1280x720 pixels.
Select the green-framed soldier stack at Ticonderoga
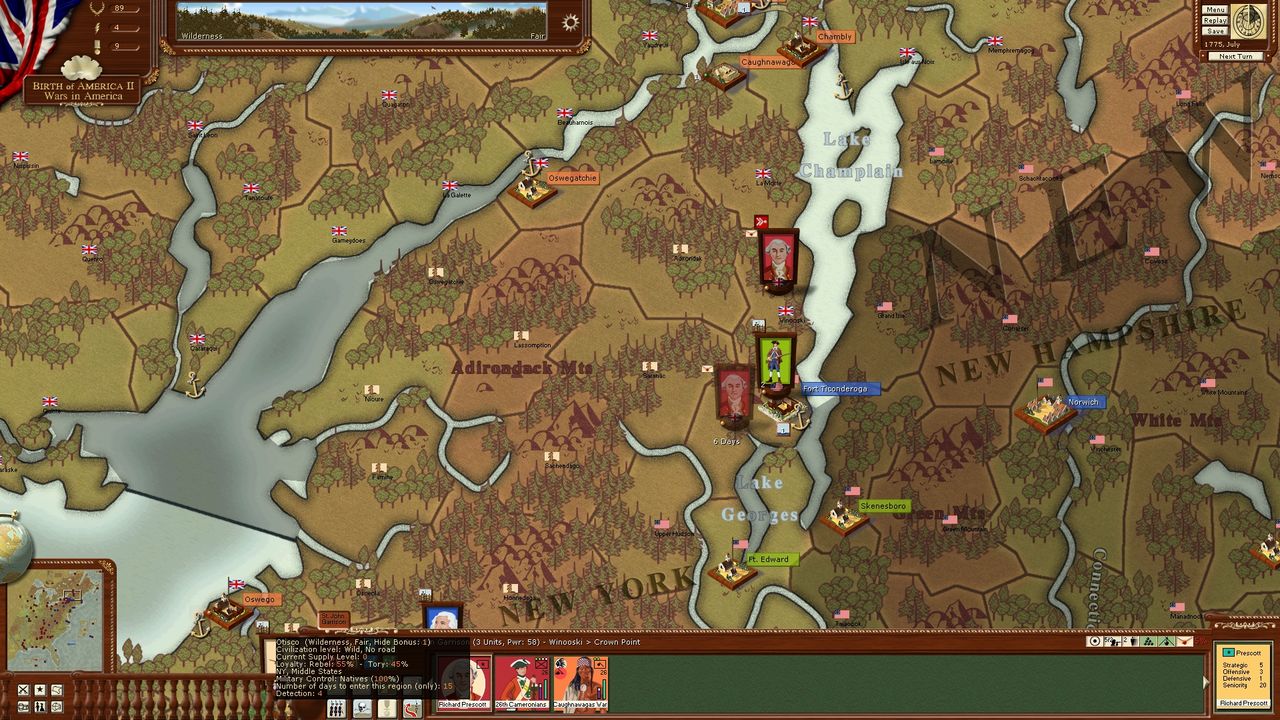point(775,362)
